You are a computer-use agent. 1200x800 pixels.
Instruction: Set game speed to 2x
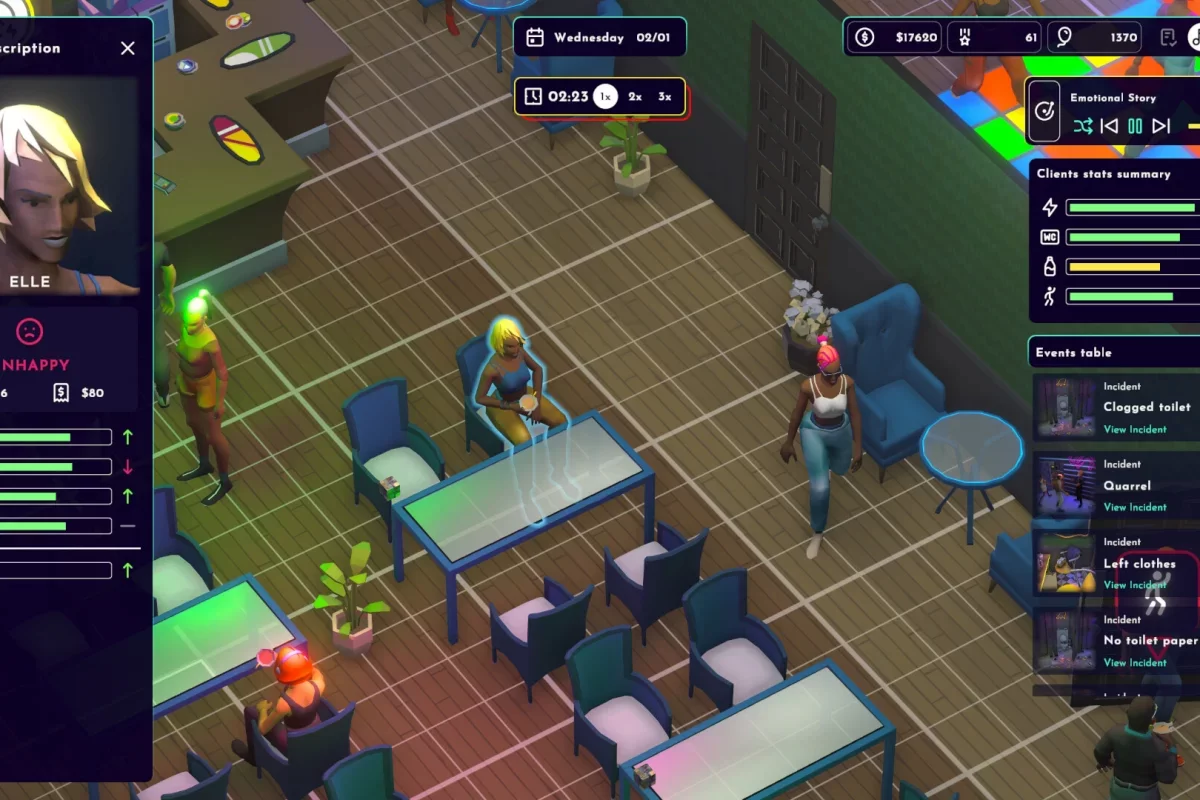(x=635, y=97)
